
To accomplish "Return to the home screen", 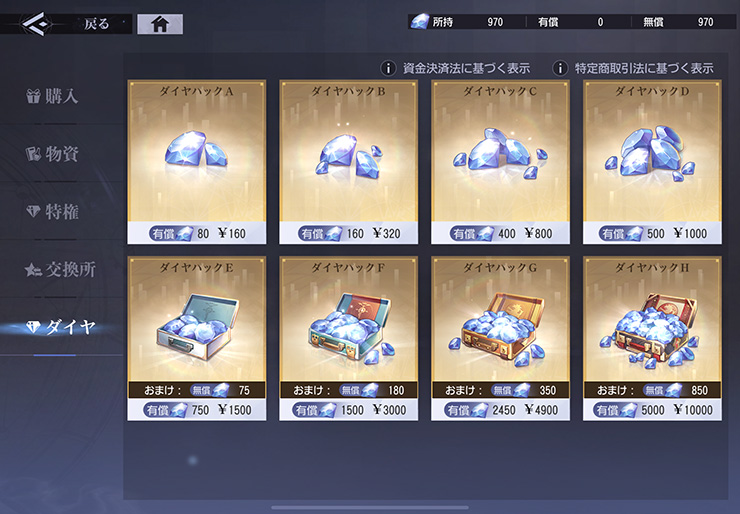I will click(159, 24).
